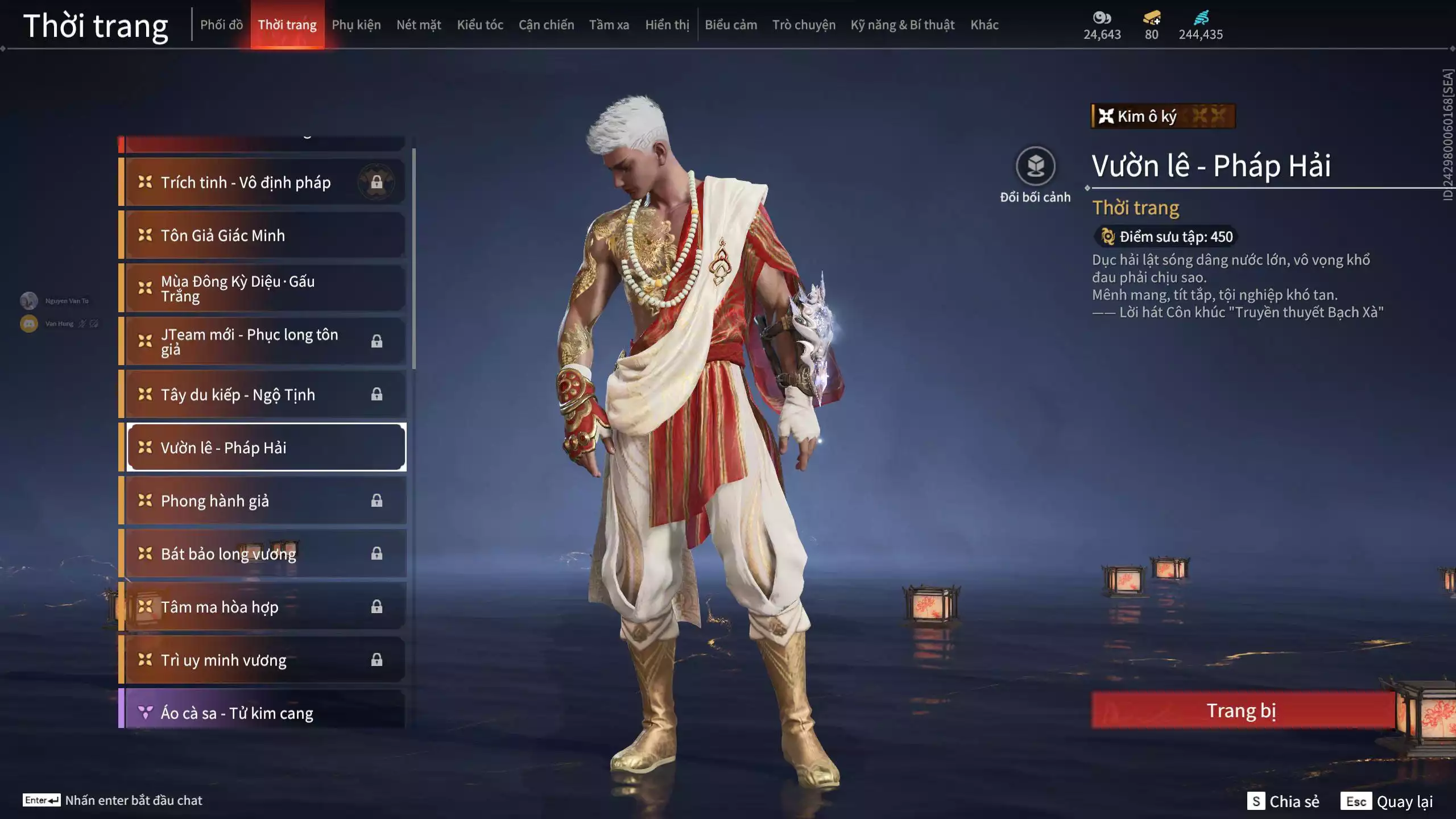Image resolution: width=1456 pixels, height=819 pixels.
Task: Switch to the Tầm xa tab
Action: click(x=609, y=25)
